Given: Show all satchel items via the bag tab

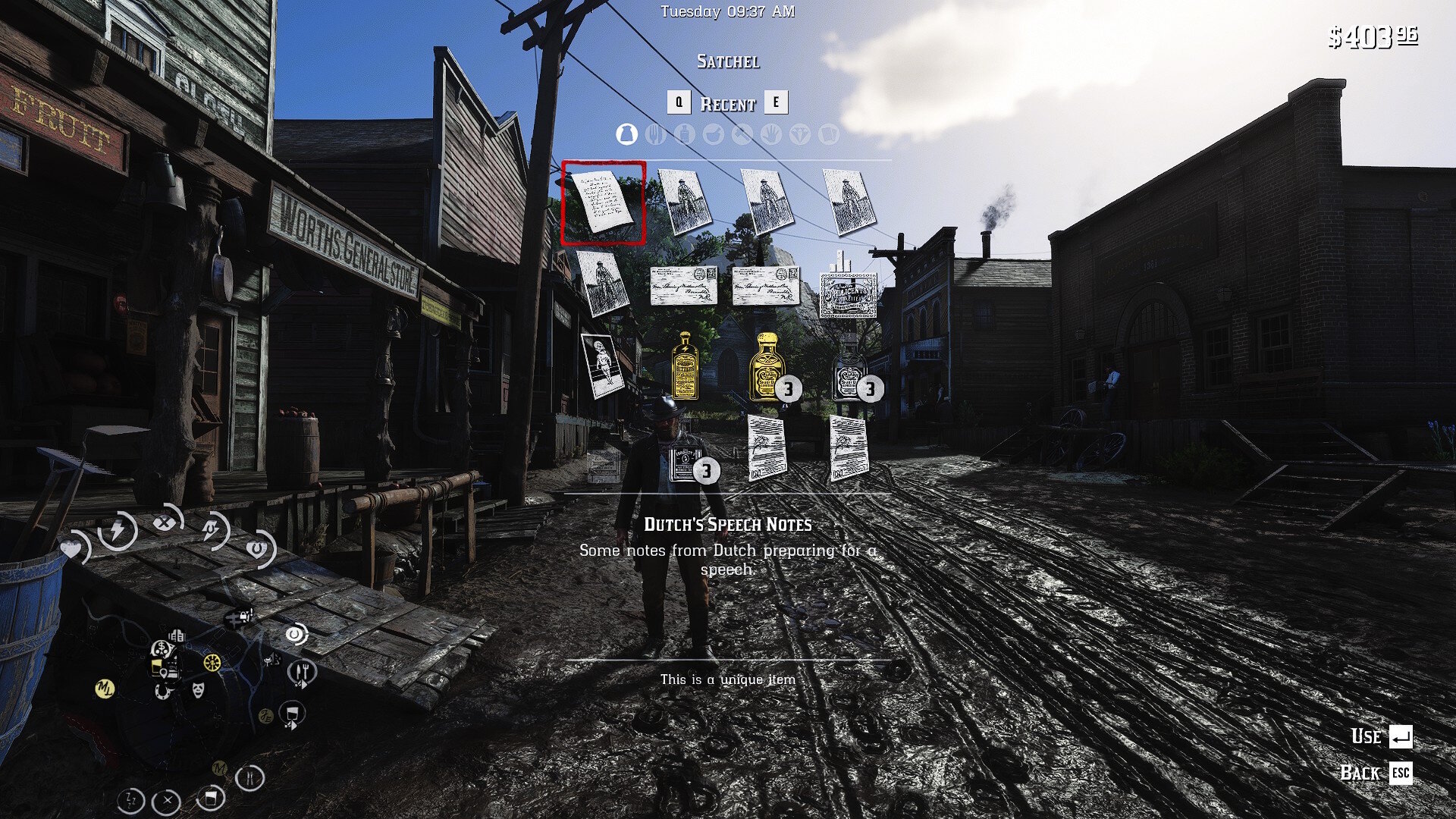Looking at the screenshot, I should pos(626,135).
